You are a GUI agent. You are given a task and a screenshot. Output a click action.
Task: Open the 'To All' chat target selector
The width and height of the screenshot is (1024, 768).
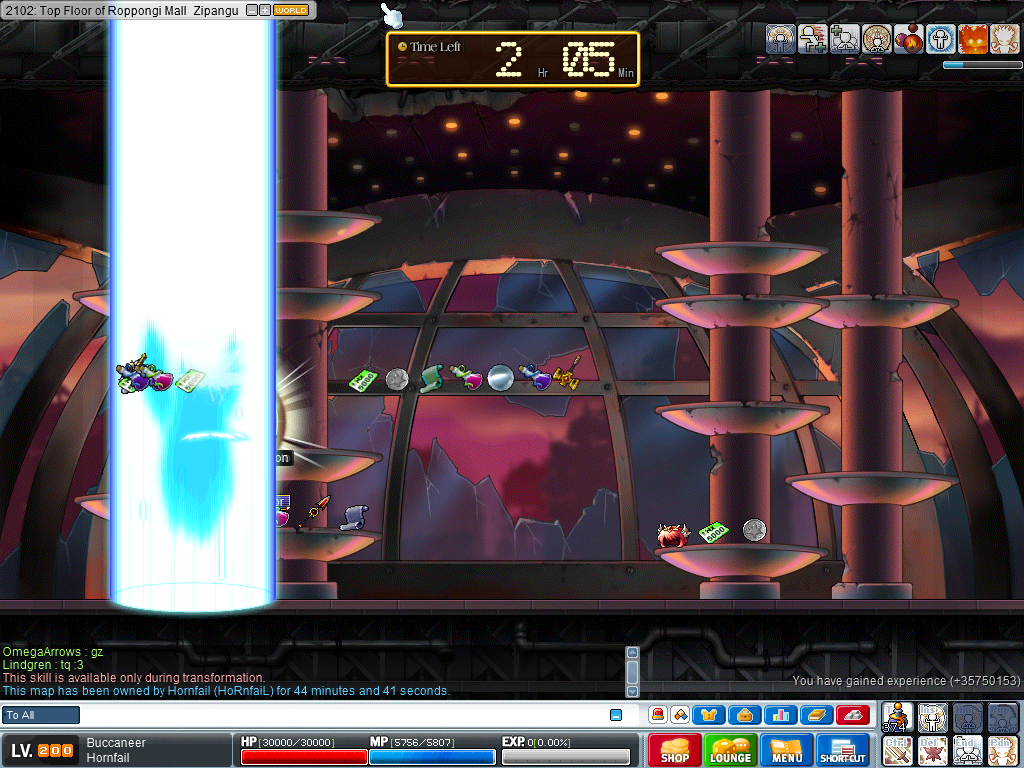click(41, 715)
